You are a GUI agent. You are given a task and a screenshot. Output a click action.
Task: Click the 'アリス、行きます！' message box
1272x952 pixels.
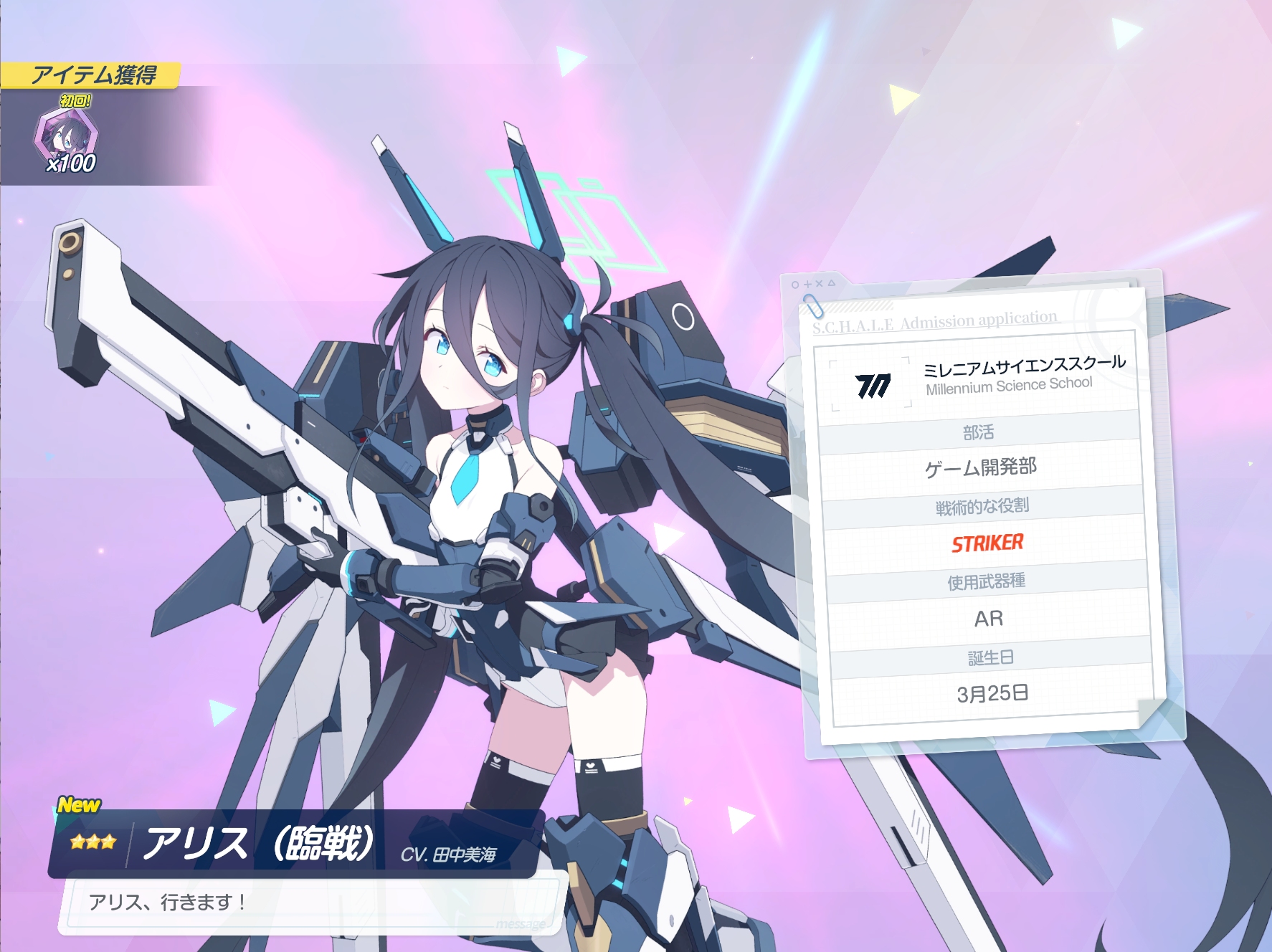(x=312, y=903)
